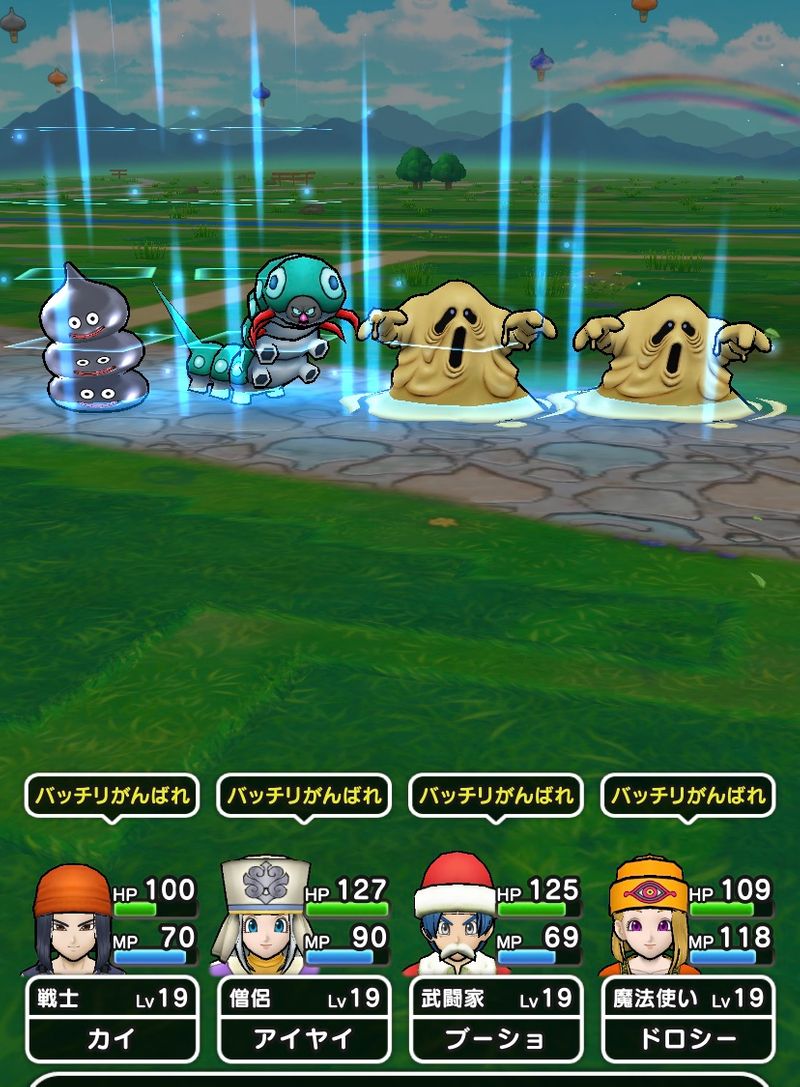The image size is (800, 1087).
Task: Click the tactic bubble above ドロシー
Action: tap(688, 796)
